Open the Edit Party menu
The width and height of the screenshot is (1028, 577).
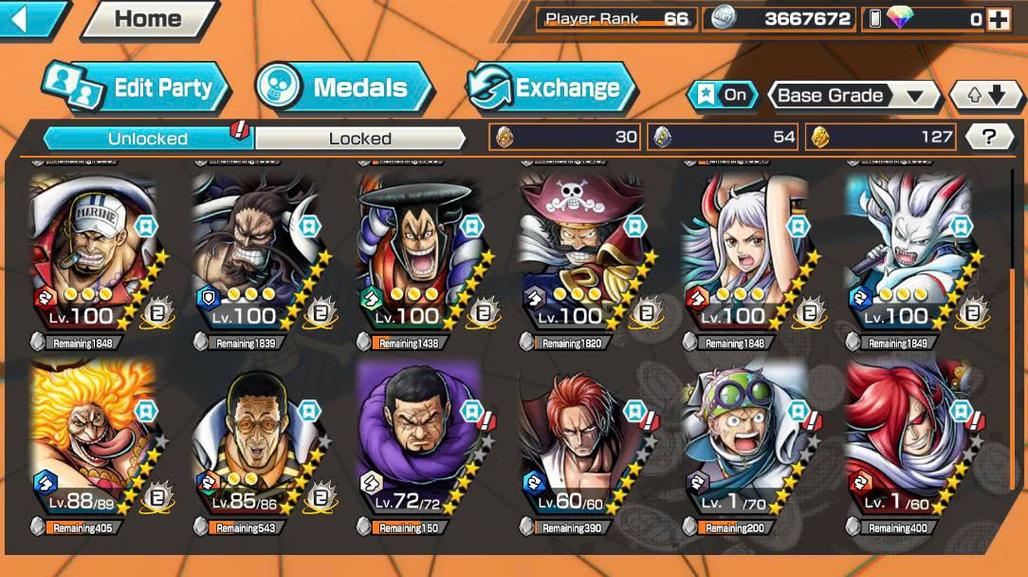(x=138, y=88)
